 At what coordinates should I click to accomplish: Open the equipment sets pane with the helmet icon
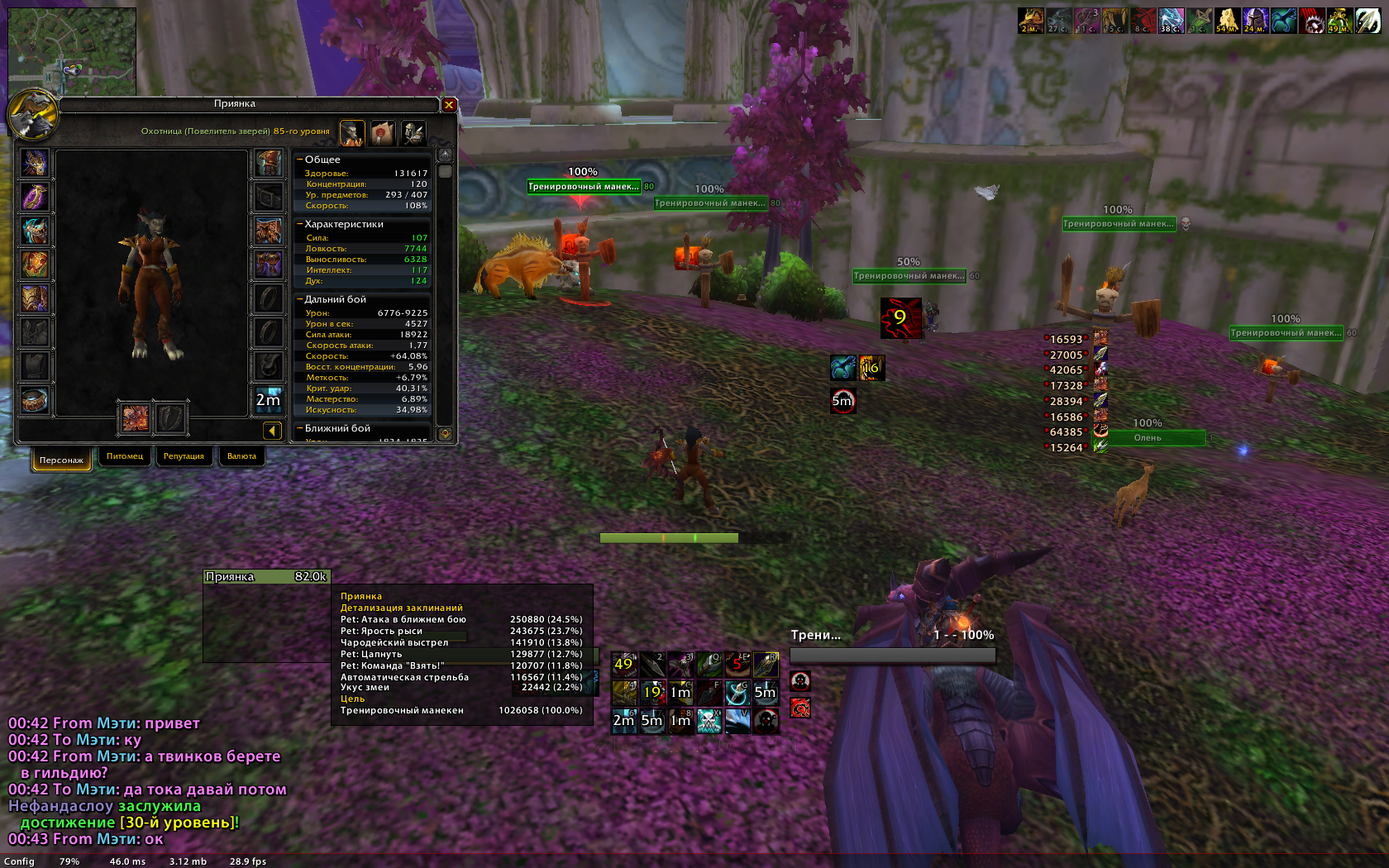click(x=413, y=132)
